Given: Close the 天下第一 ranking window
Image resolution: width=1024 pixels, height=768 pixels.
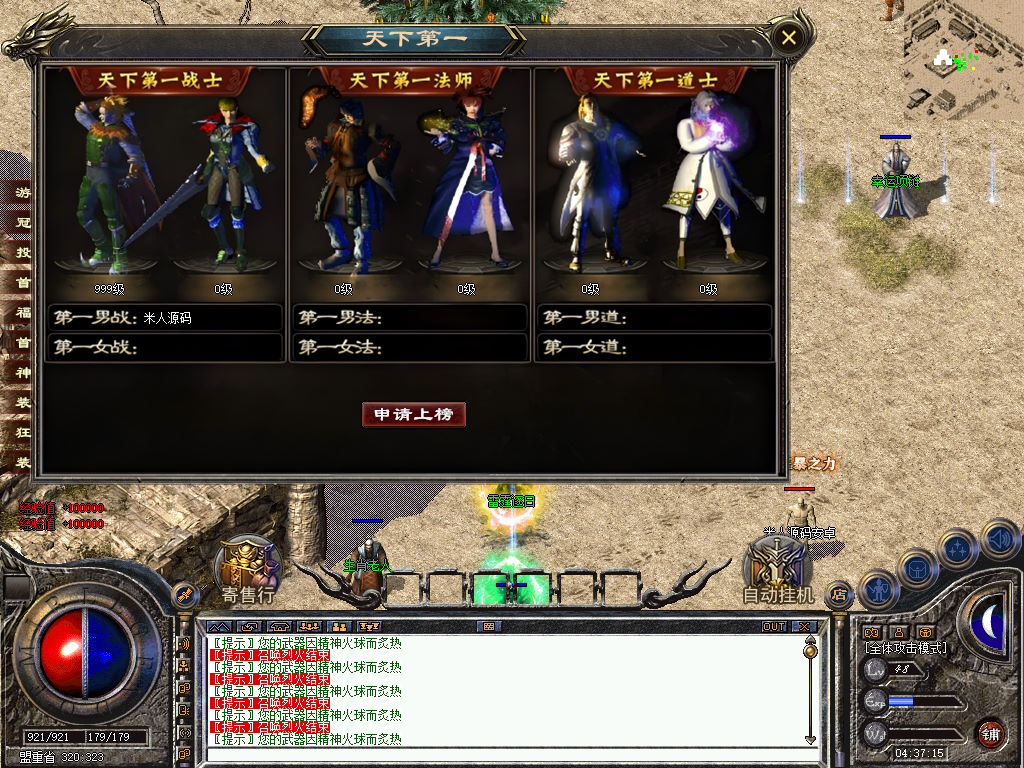Looking at the screenshot, I should tap(789, 38).
